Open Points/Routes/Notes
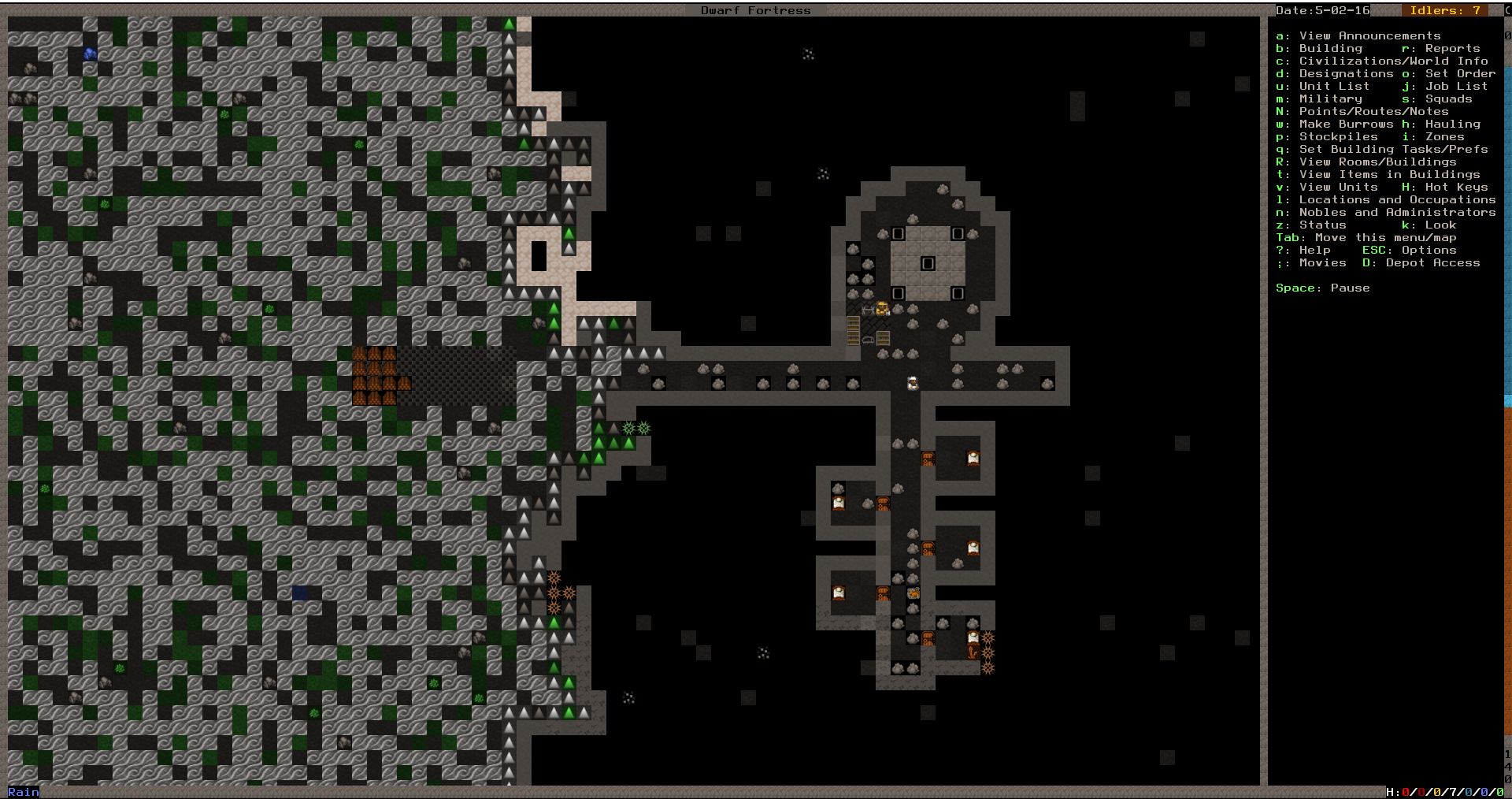 pos(1373,111)
